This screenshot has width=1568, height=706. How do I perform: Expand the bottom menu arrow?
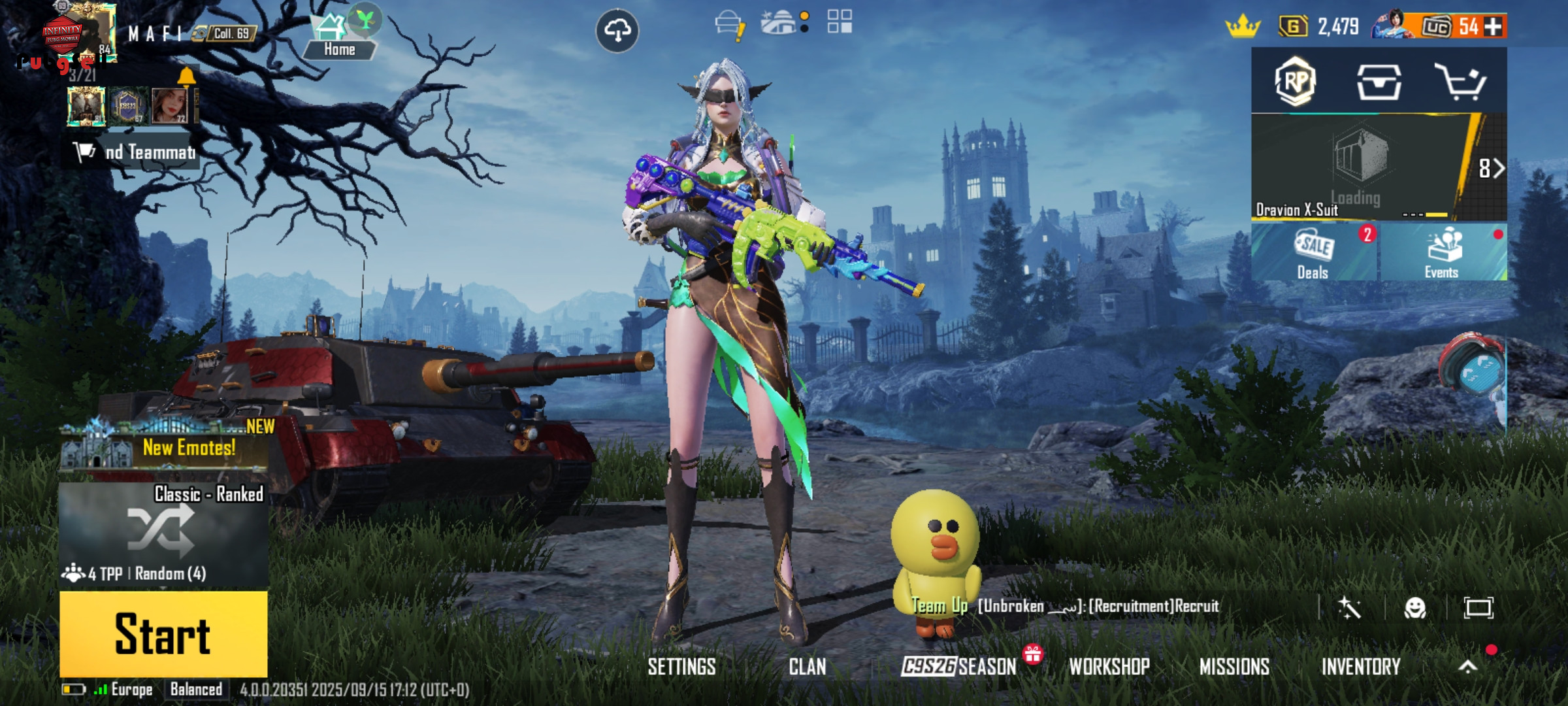pos(1468,667)
